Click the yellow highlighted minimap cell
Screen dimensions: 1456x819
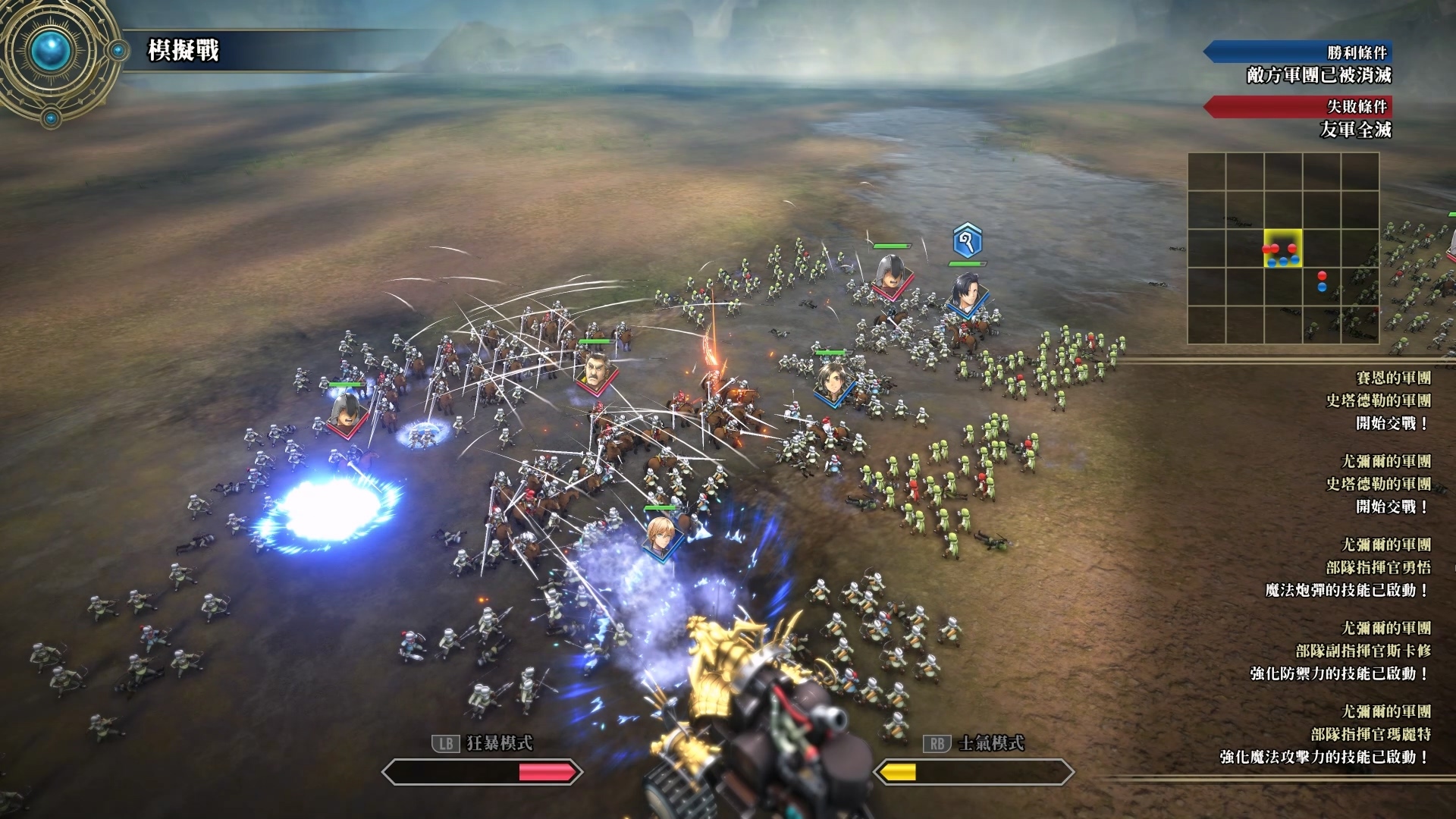[1282, 248]
